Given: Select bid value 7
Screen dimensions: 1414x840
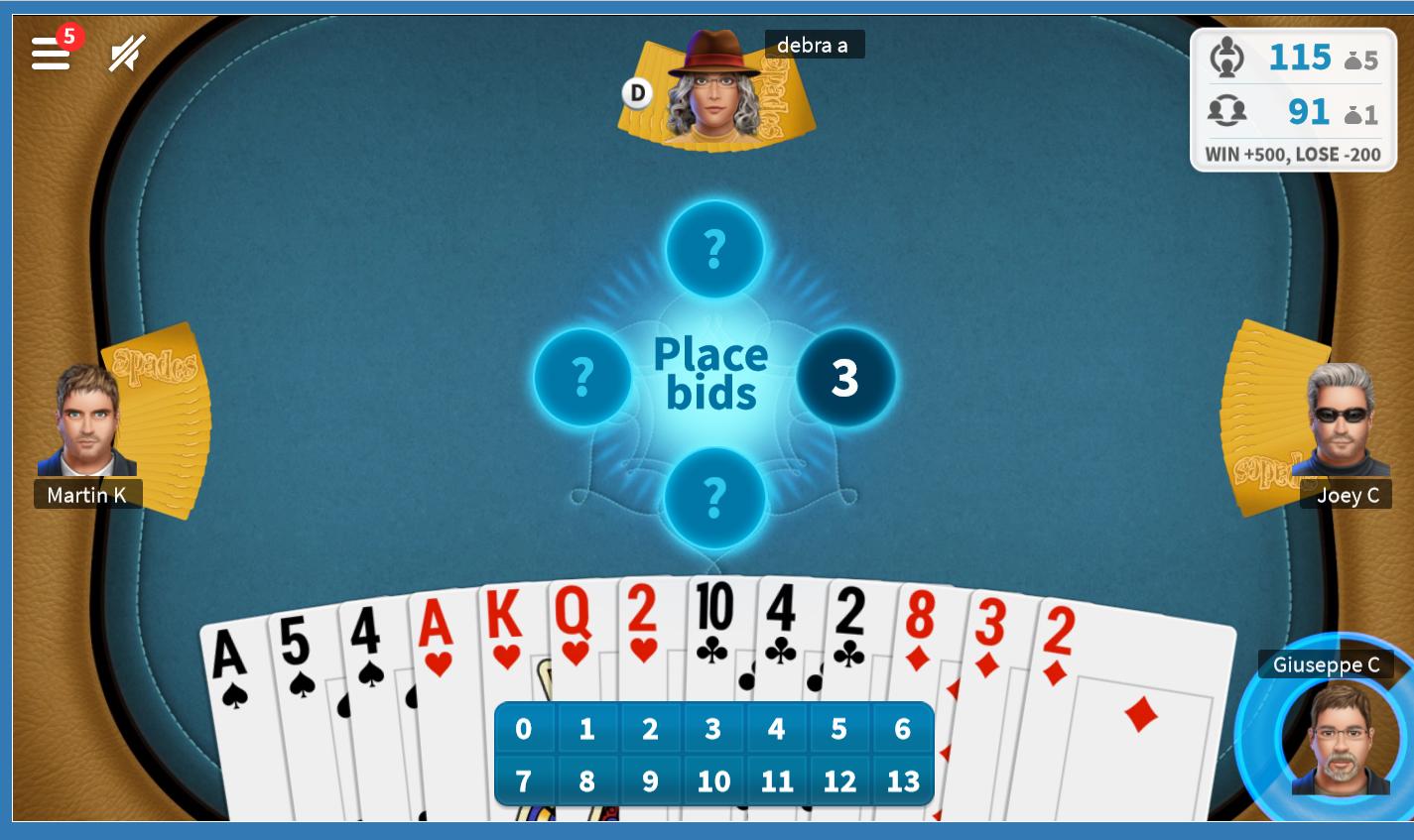Looking at the screenshot, I should click(524, 780).
